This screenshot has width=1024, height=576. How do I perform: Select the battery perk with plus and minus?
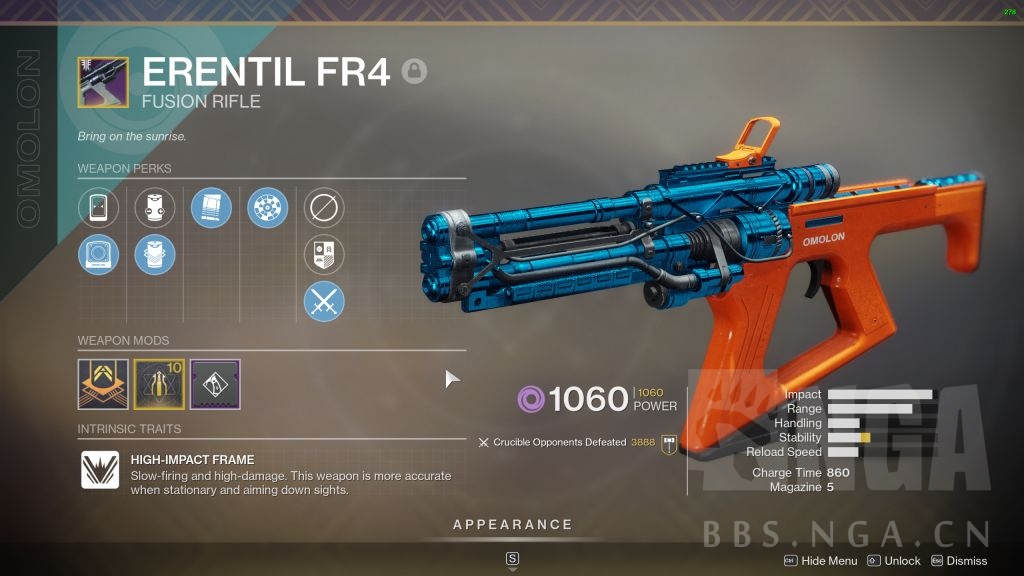[x=155, y=208]
